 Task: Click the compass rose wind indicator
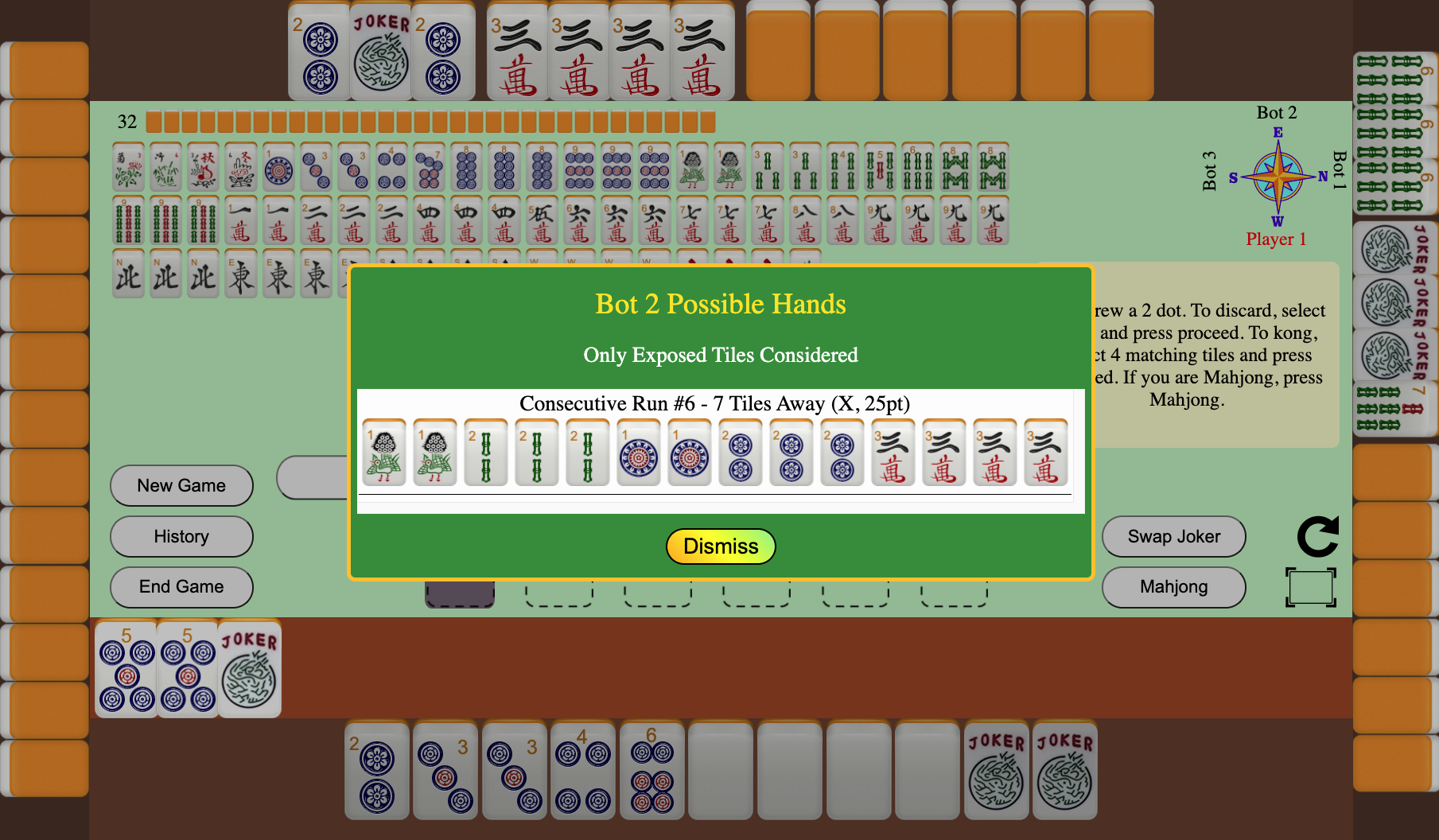1278,177
